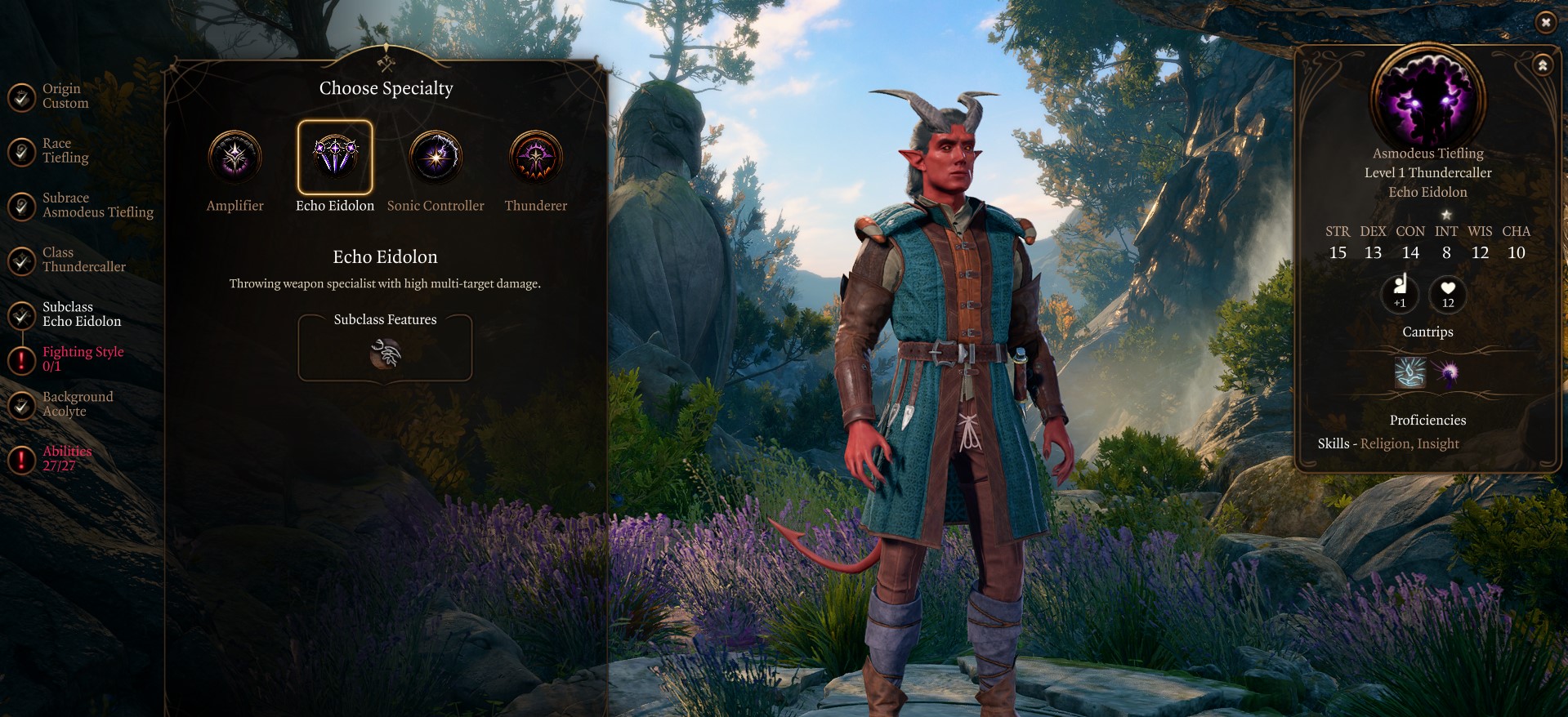Open the Background Acolyte step
This screenshot has height=717, width=1568.
click(77, 404)
